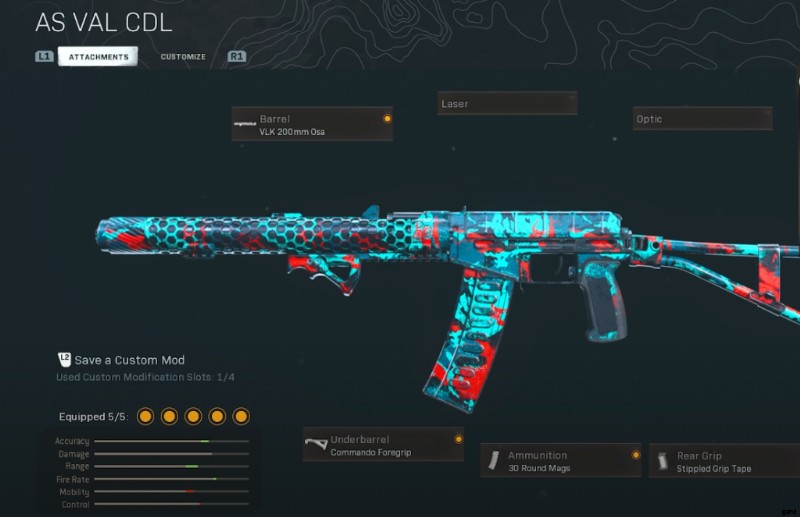The image size is (800, 517).
Task: Open the empty Laser attachment slot
Action: [x=507, y=104]
